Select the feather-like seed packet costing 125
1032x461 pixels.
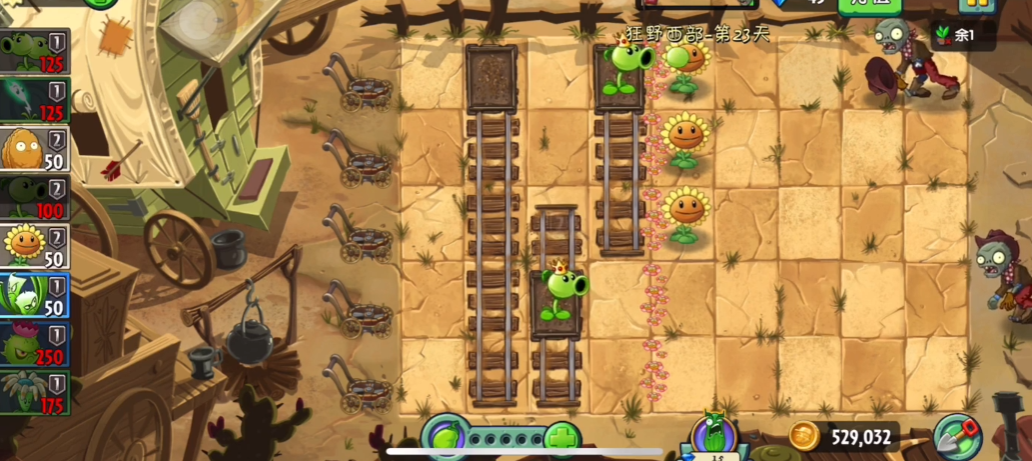click(34, 100)
